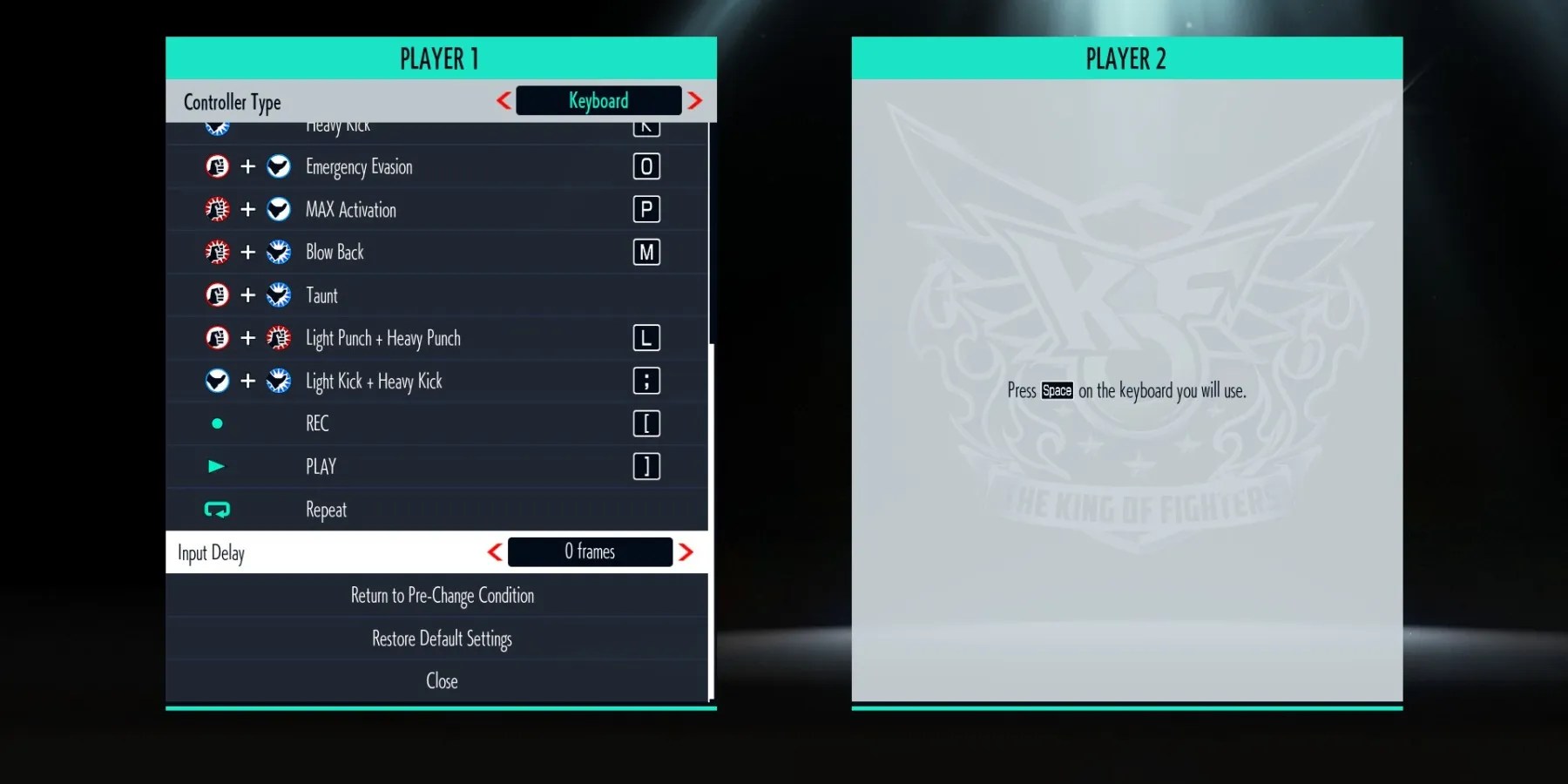Click the Taunt light kick icon
Viewport: 1568px width, 784px height.
[279, 294]
